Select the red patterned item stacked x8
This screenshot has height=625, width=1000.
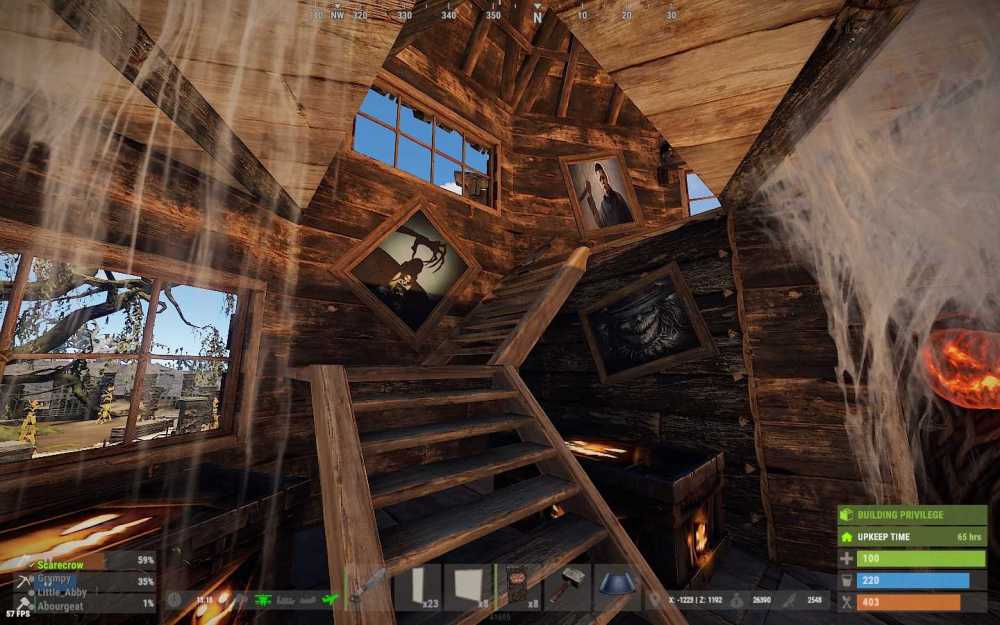coord(517,586)
